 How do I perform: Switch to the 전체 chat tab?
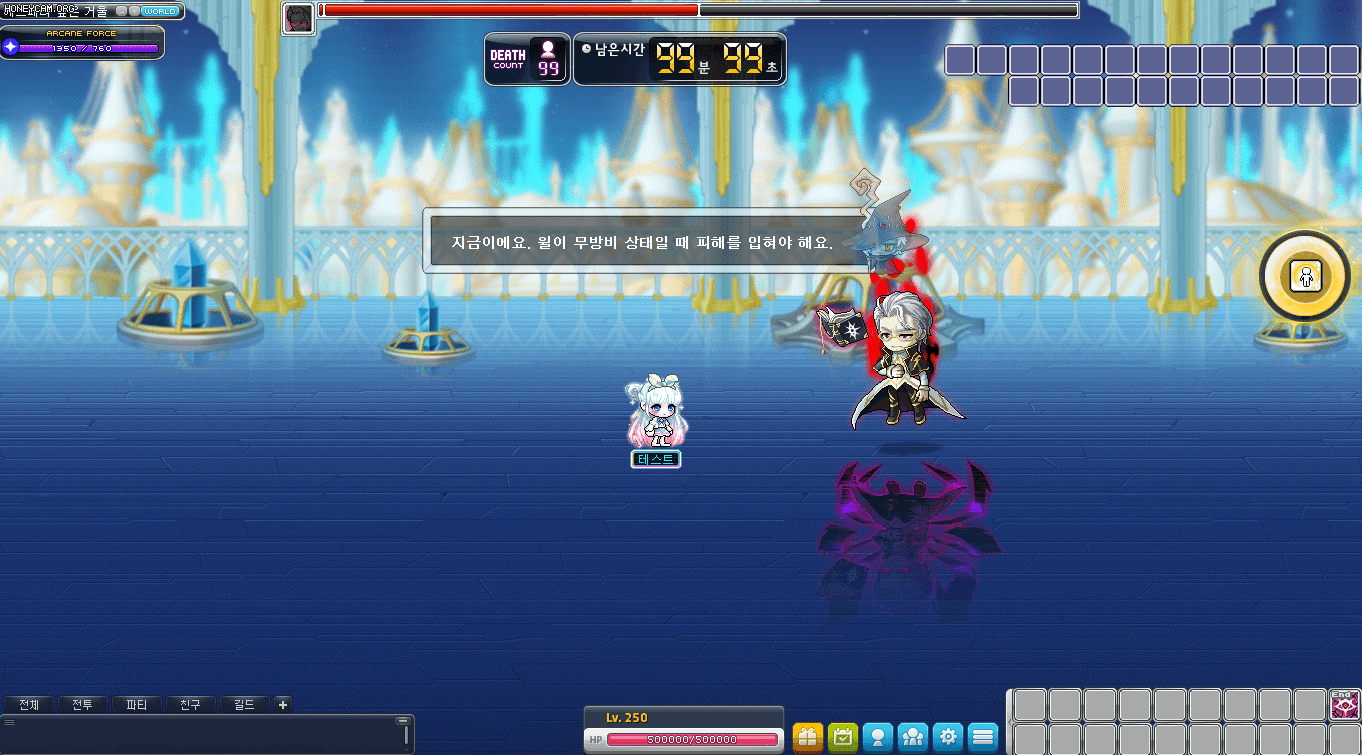tap(29, 705)
